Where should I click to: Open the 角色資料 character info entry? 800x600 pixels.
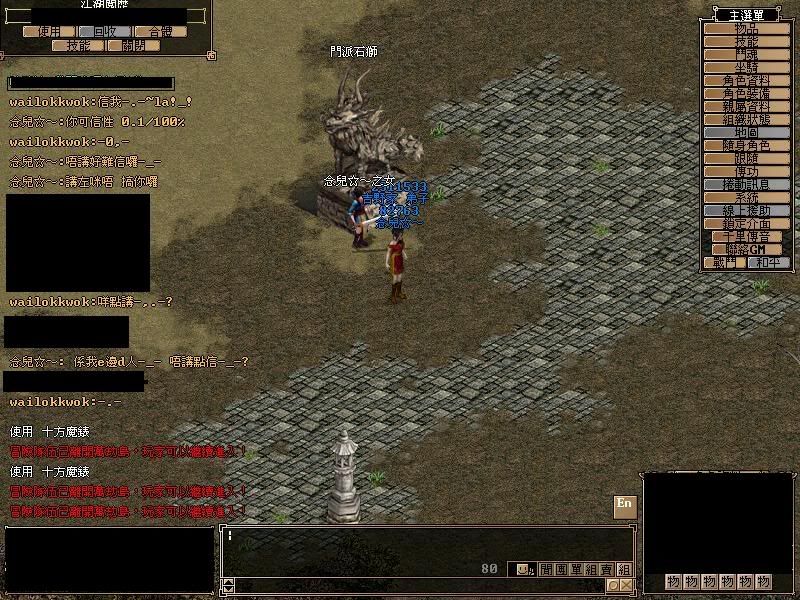tap(746, 80)
